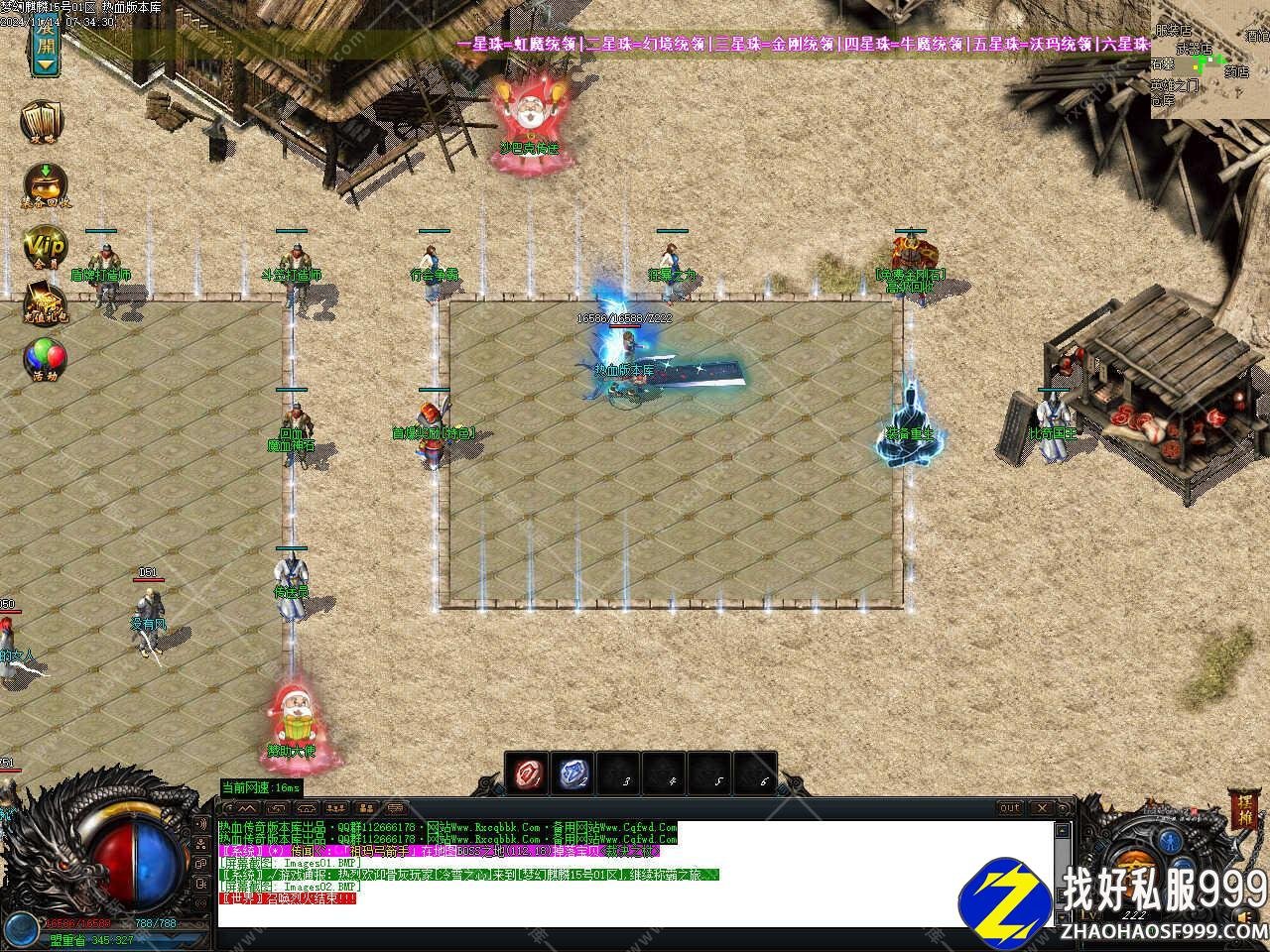Click the 'out' button above chat
Image resolution: width=1270 pixels, height=952 pixels.
pos(1009,808)
